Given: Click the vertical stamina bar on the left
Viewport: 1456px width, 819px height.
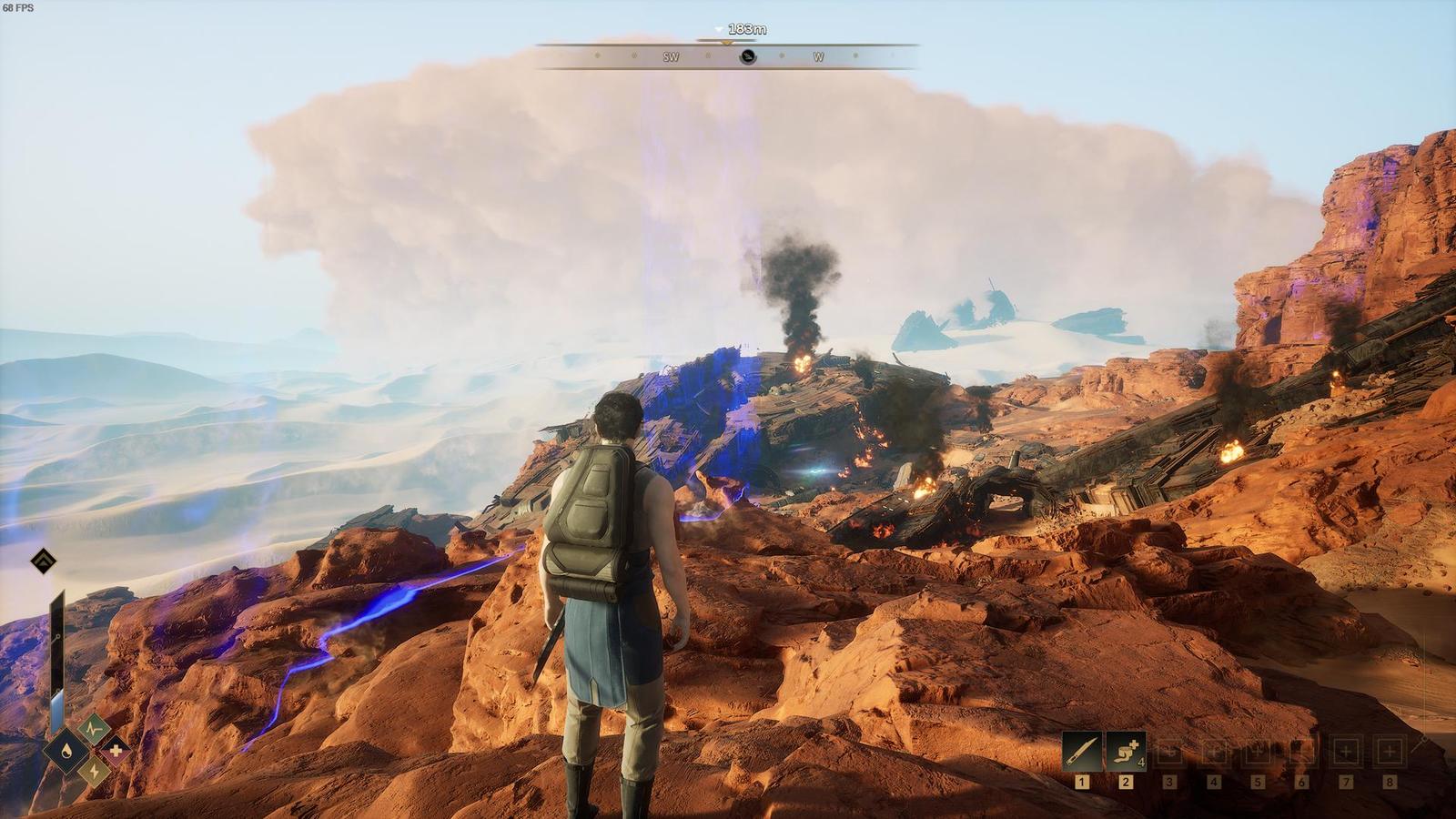Looking at the screenshot, I should tap(57, 655).
